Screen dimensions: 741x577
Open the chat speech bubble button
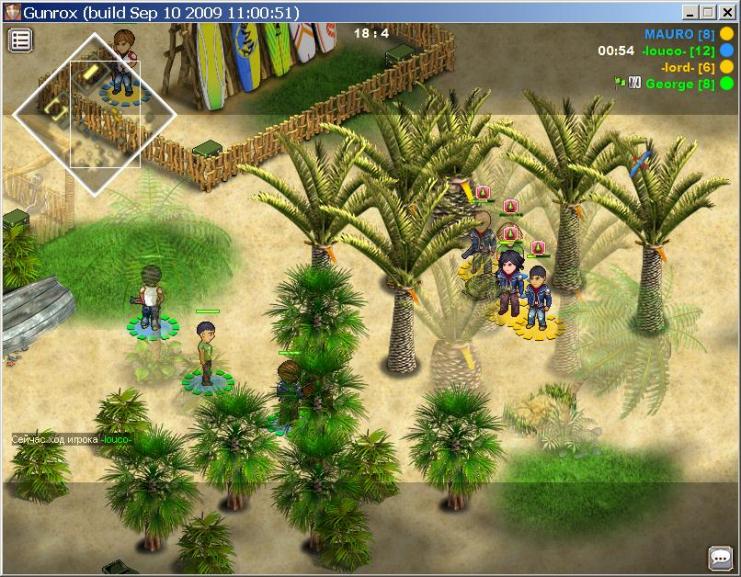720,557
